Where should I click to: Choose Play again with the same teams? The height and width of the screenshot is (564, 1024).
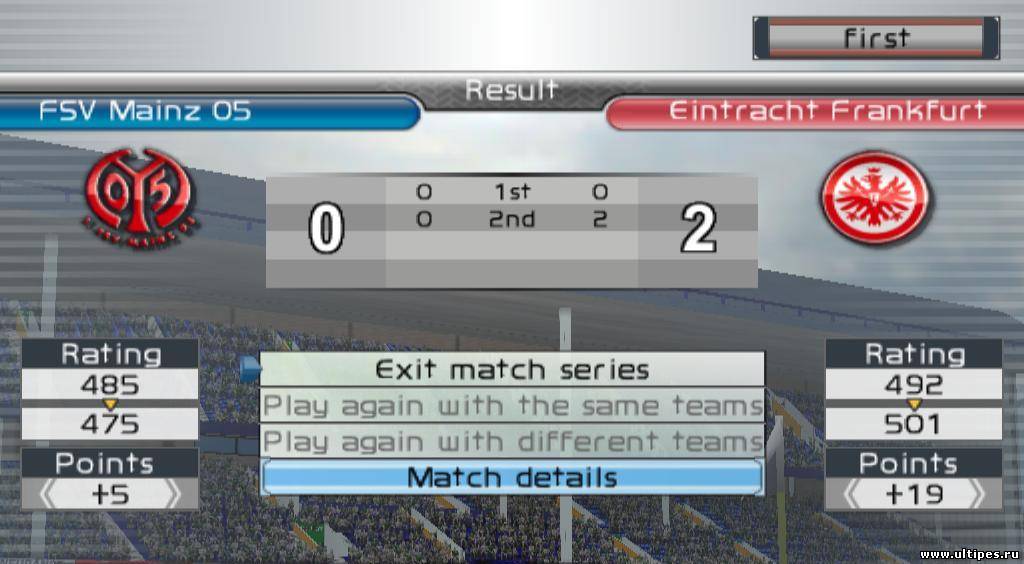coord(512,406)
